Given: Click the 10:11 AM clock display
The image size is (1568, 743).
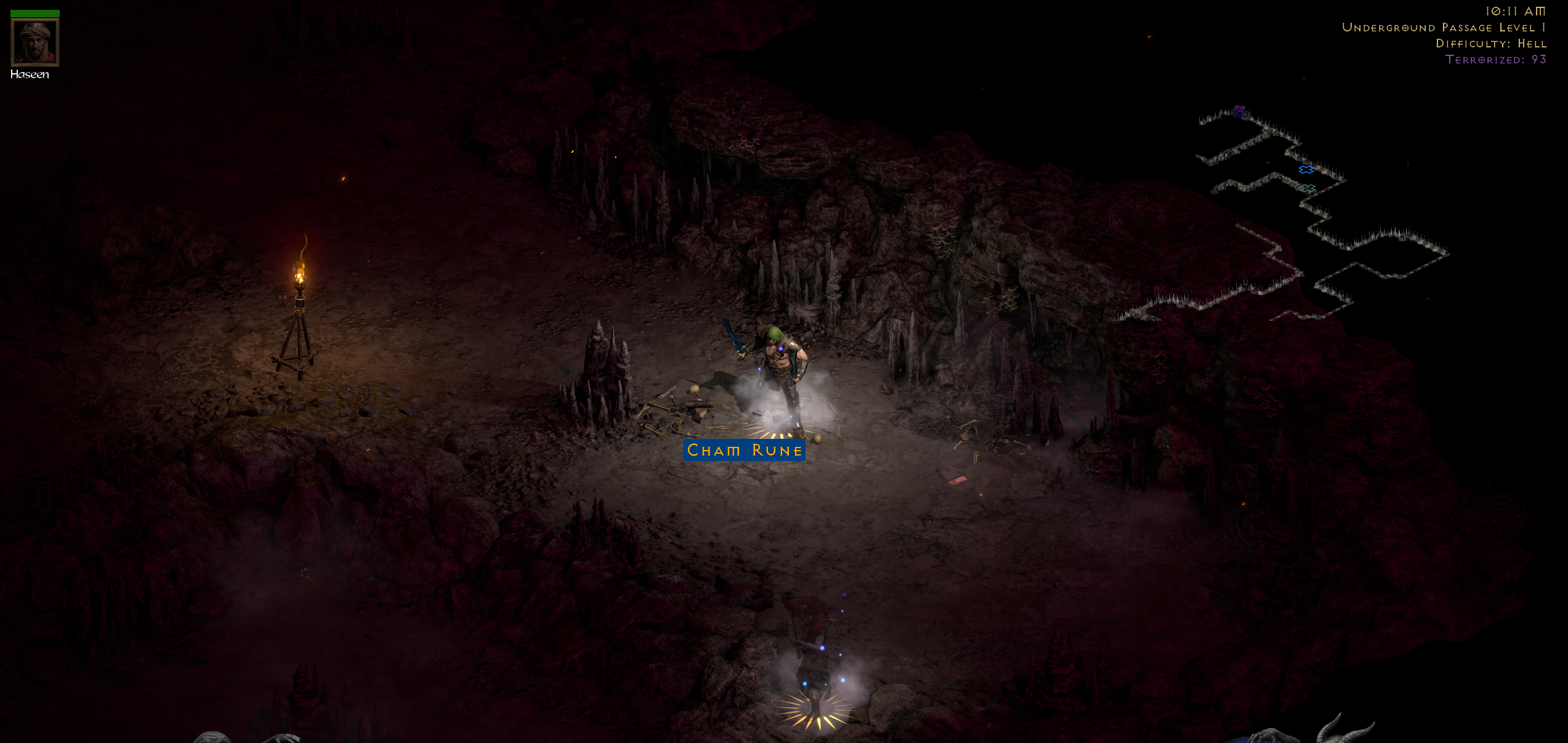Looking at the screenshot, I should coord(1526,10).
